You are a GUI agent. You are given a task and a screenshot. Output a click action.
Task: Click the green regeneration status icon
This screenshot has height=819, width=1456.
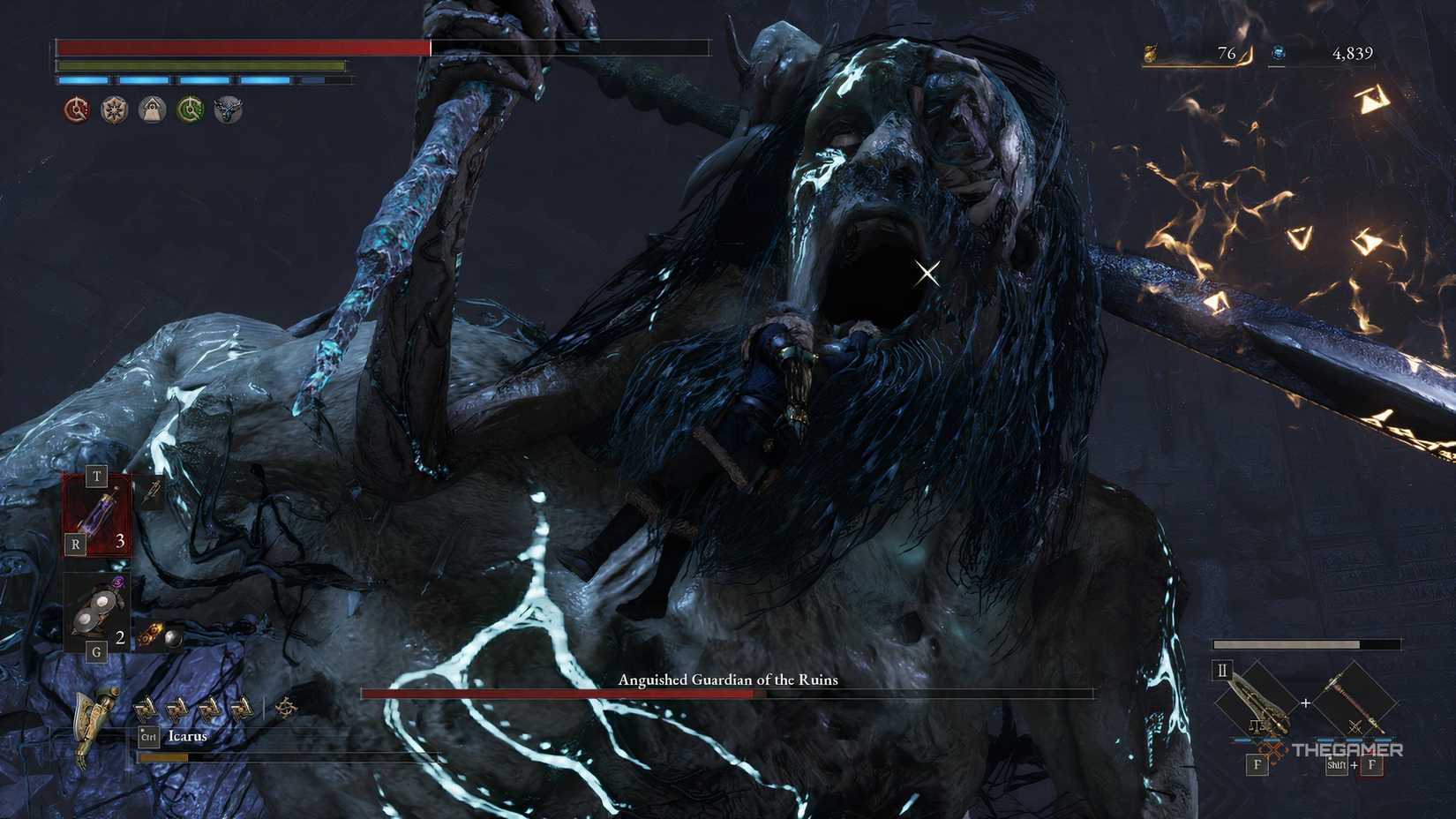(190, 111)
